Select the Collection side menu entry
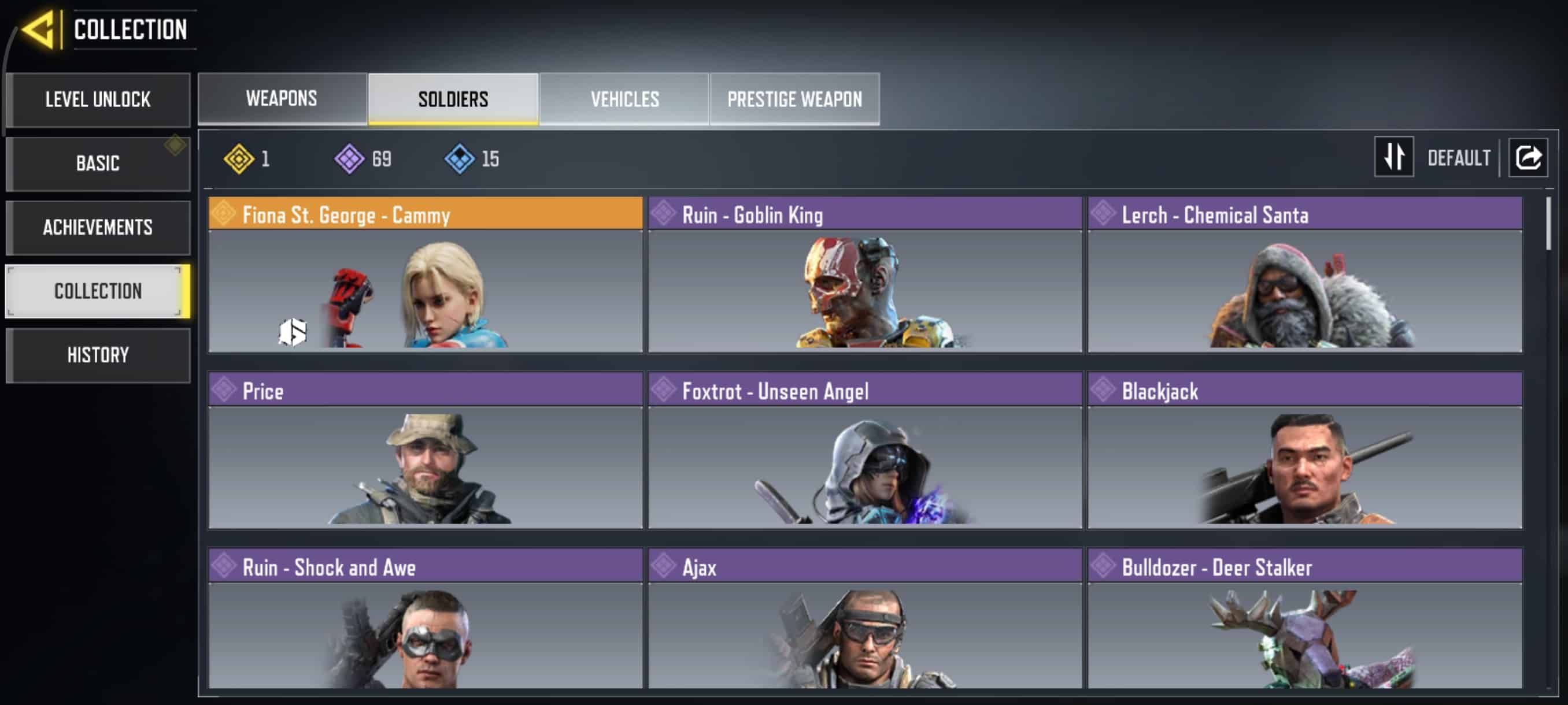This screenshot has width=1568, height=705. point(98,291)
